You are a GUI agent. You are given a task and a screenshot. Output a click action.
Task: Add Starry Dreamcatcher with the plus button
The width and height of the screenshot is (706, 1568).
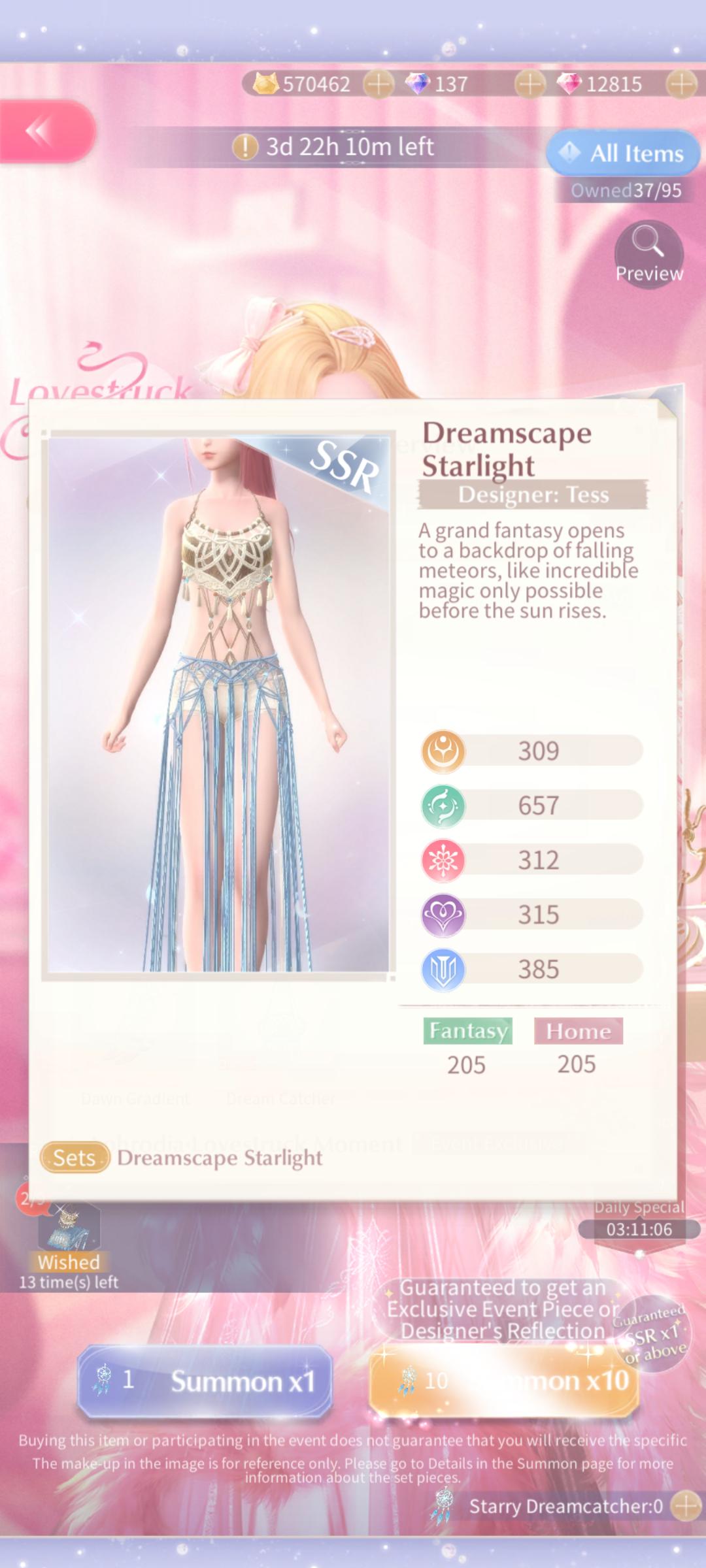686,1506
